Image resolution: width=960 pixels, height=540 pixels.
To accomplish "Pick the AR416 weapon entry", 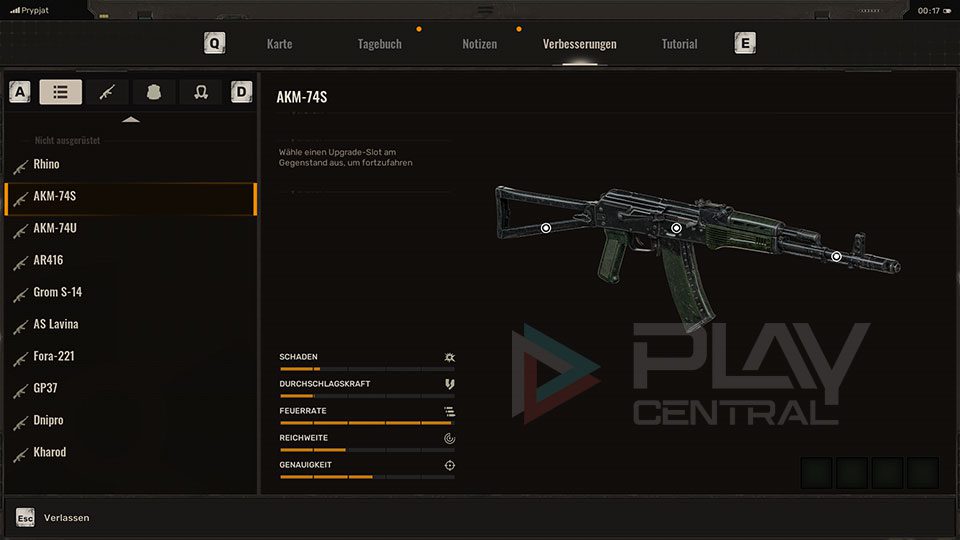I will [48, 260].
